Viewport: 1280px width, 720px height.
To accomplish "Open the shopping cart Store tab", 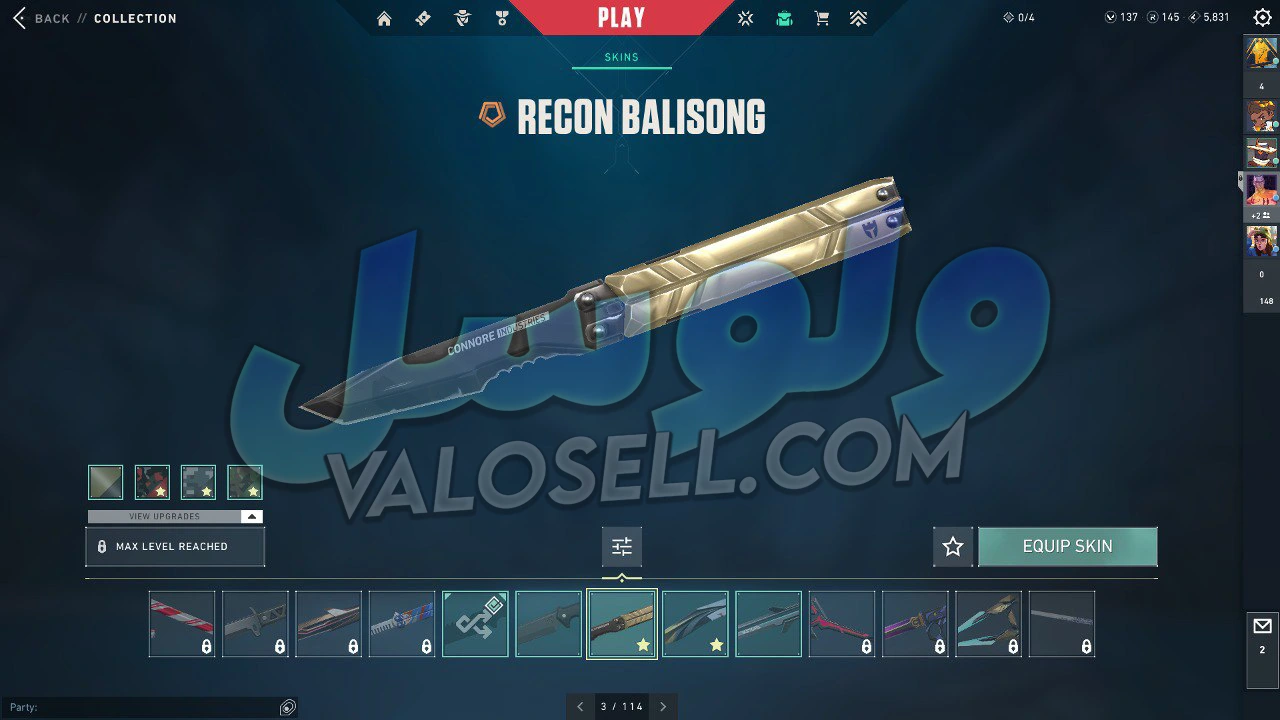I will 822,18.
